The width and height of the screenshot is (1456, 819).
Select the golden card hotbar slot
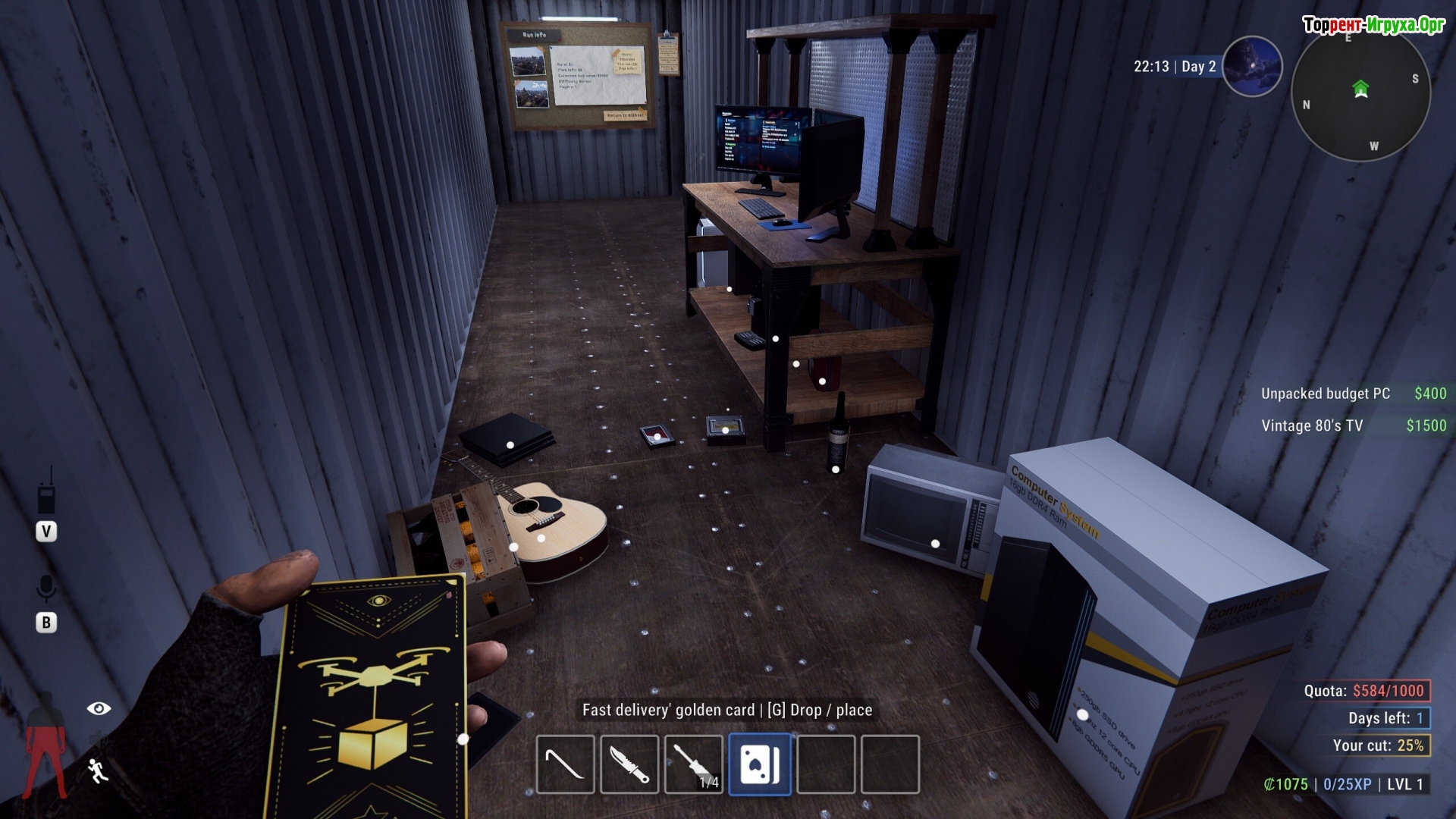tap(759, 764)
